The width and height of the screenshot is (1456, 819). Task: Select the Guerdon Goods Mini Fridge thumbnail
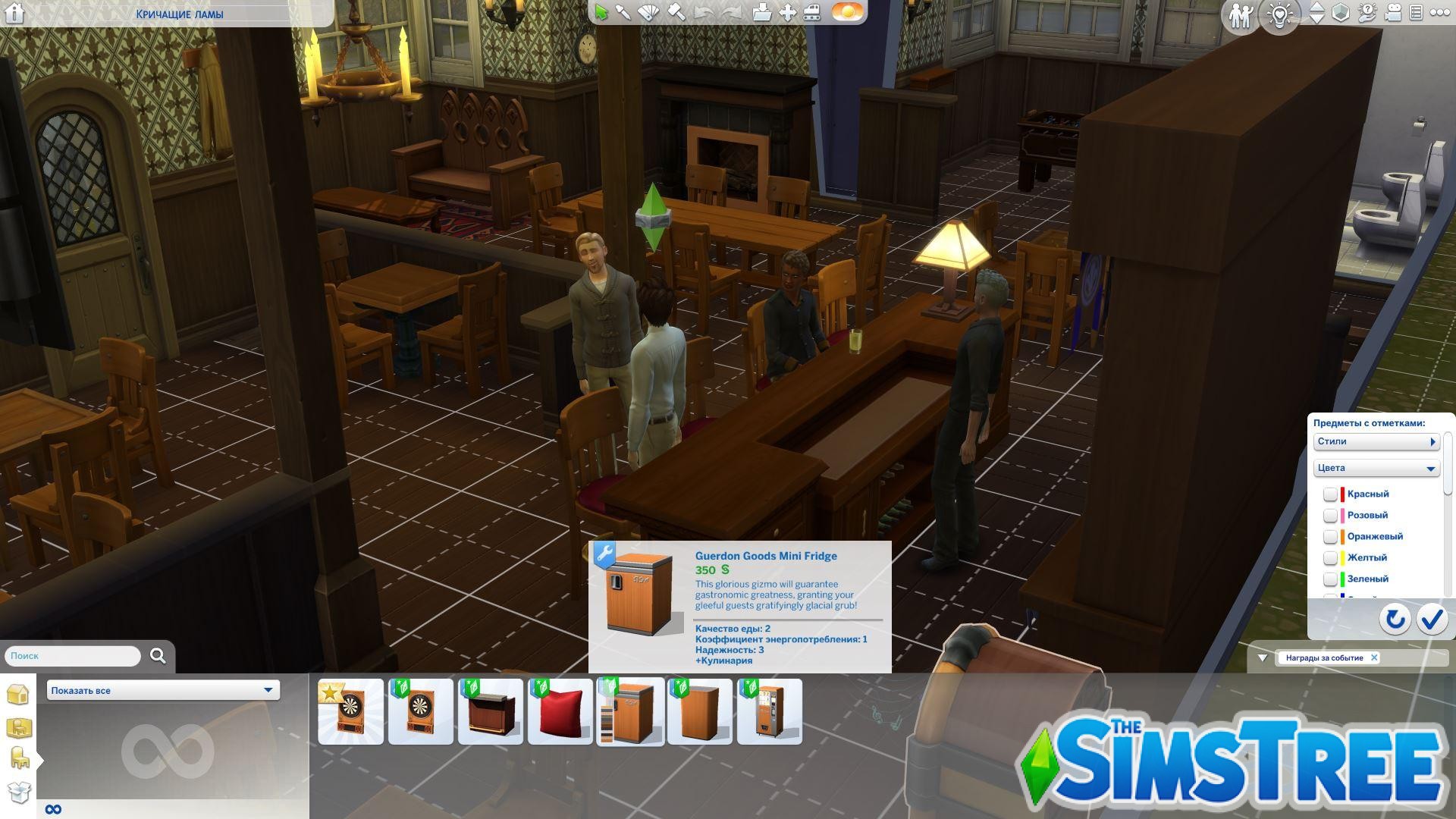point(630,711)
